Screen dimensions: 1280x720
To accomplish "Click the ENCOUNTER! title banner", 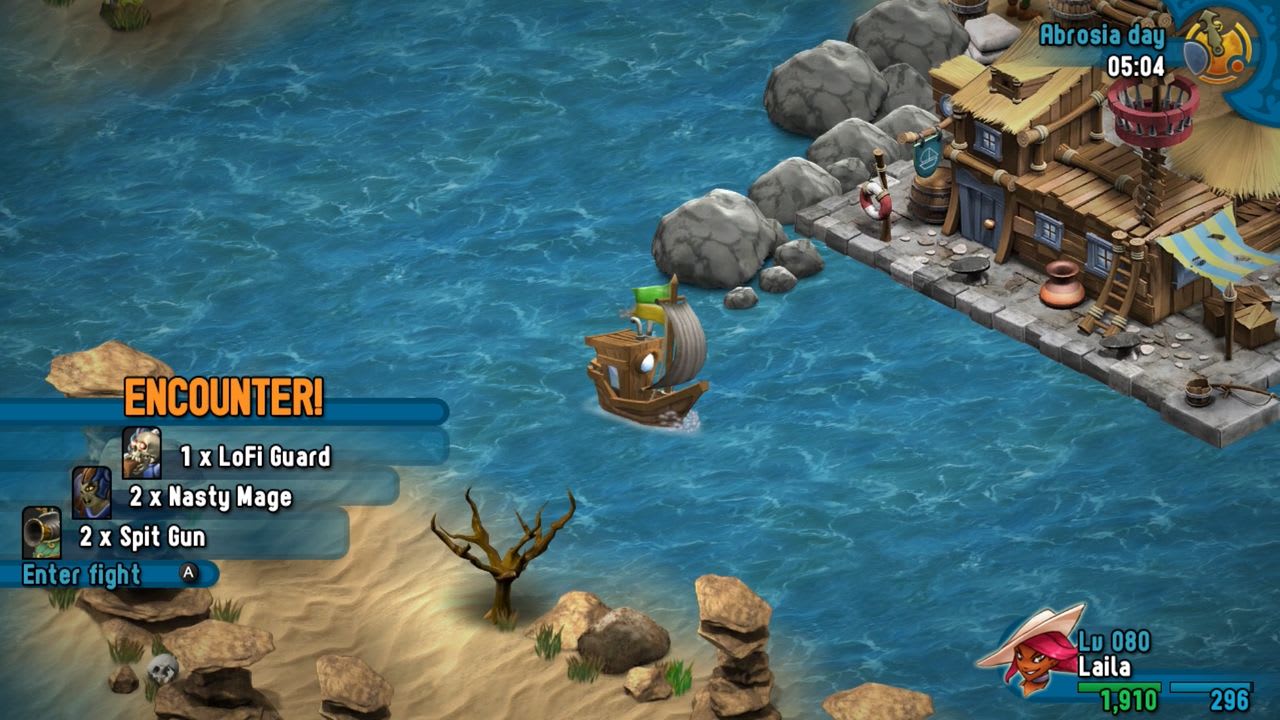I will [225, 397].
